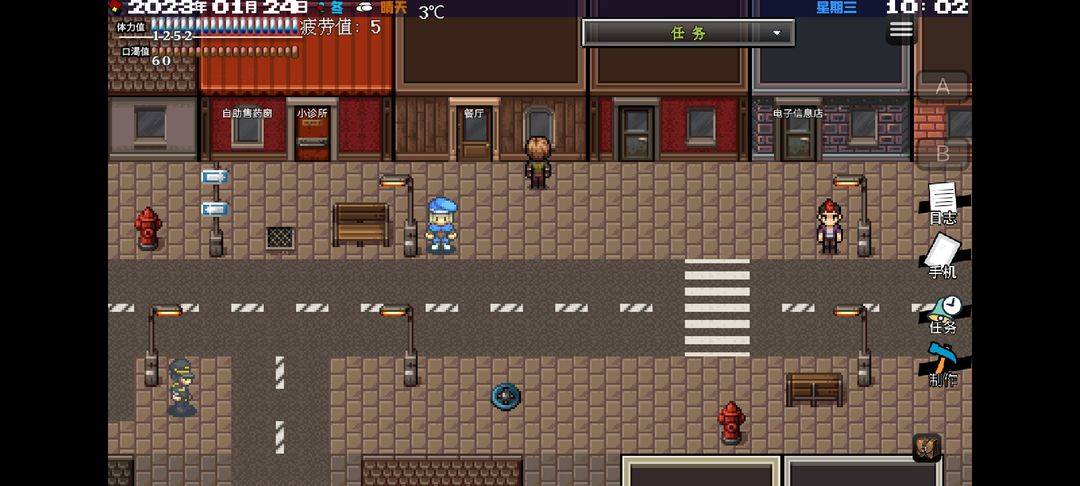Tap the B action button

click(942, 154)
